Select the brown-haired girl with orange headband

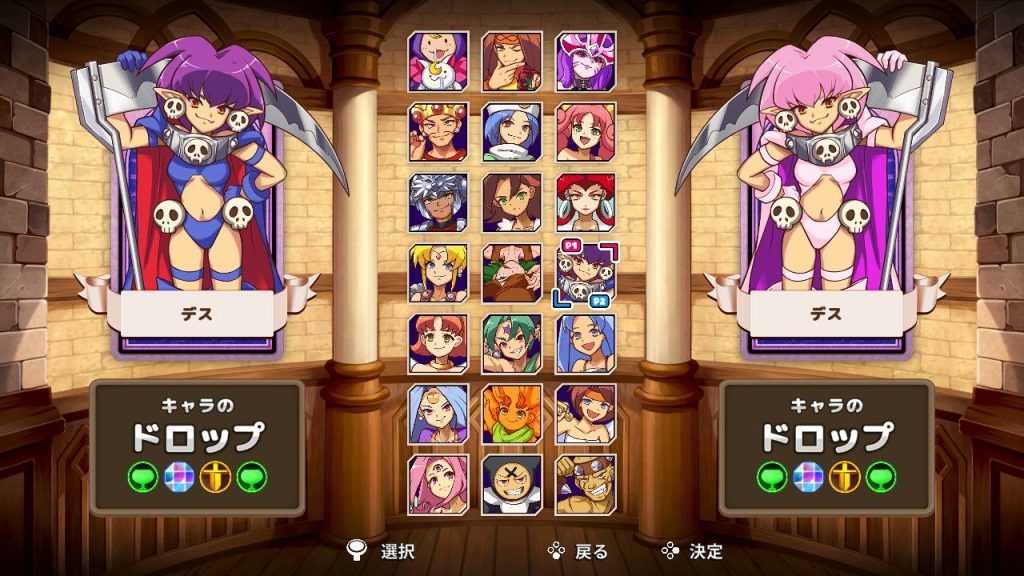pos(586,414)
